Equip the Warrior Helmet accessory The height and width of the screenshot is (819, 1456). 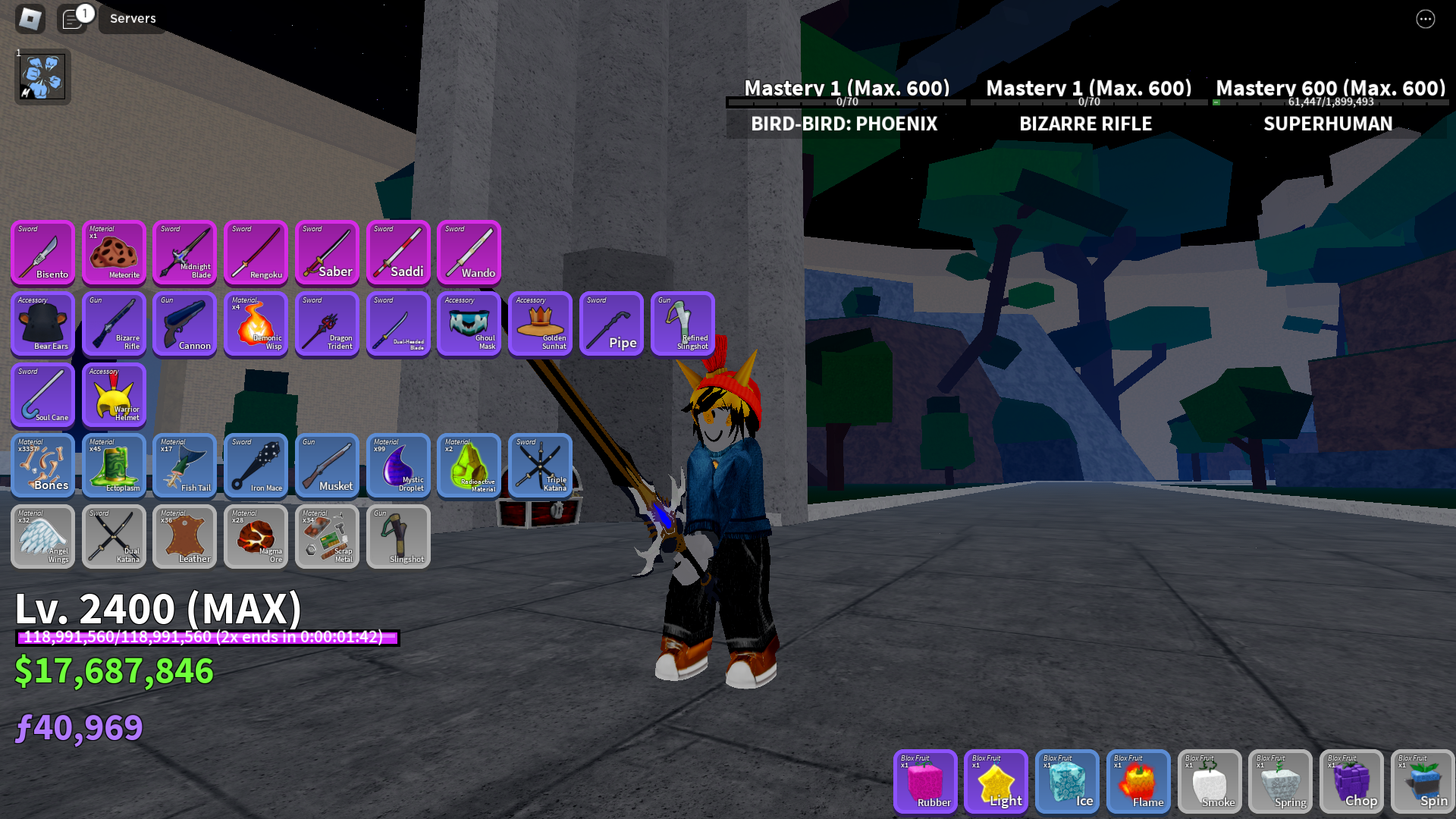[114, 395]
